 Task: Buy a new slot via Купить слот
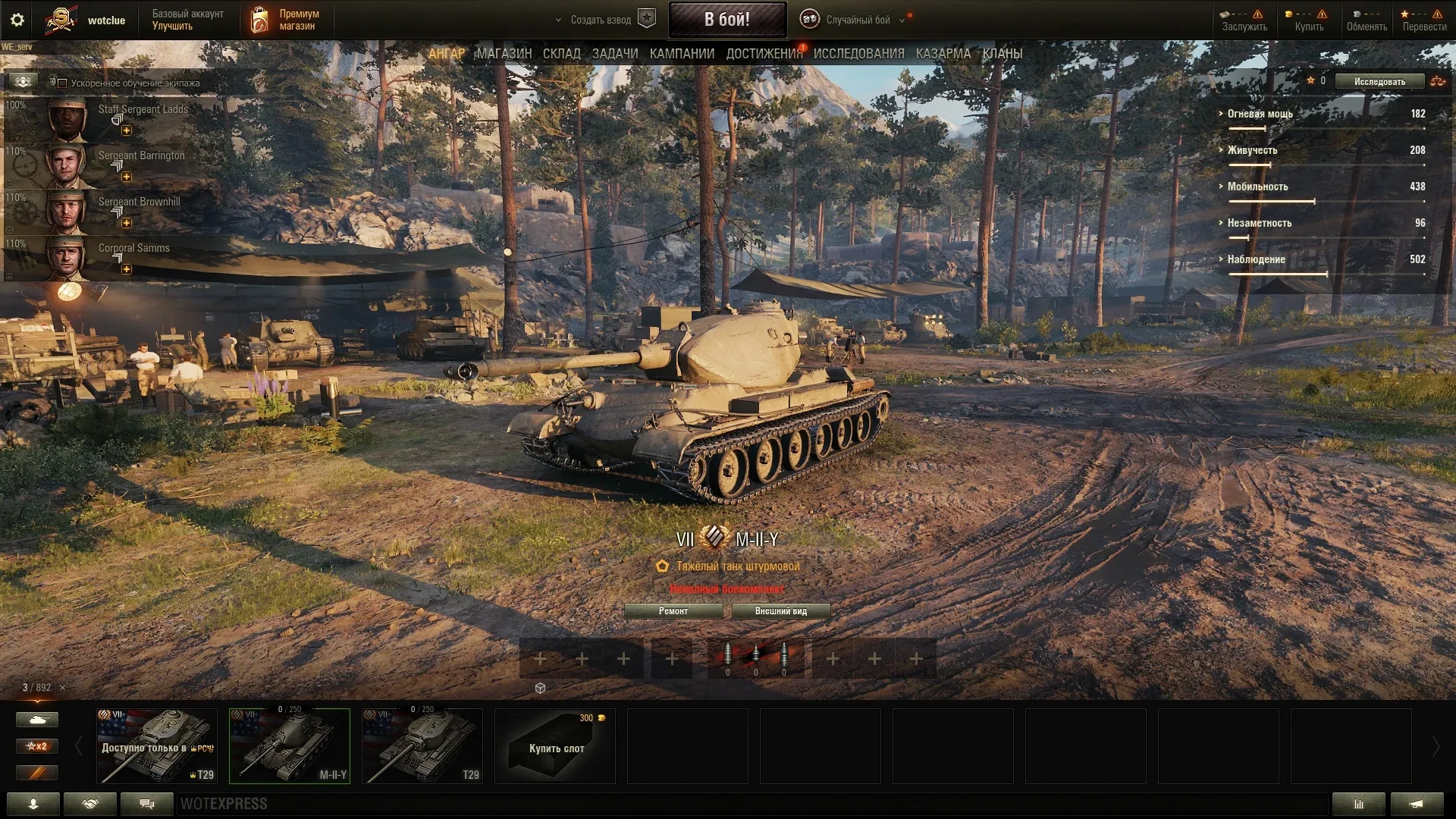tap(555, 746)
